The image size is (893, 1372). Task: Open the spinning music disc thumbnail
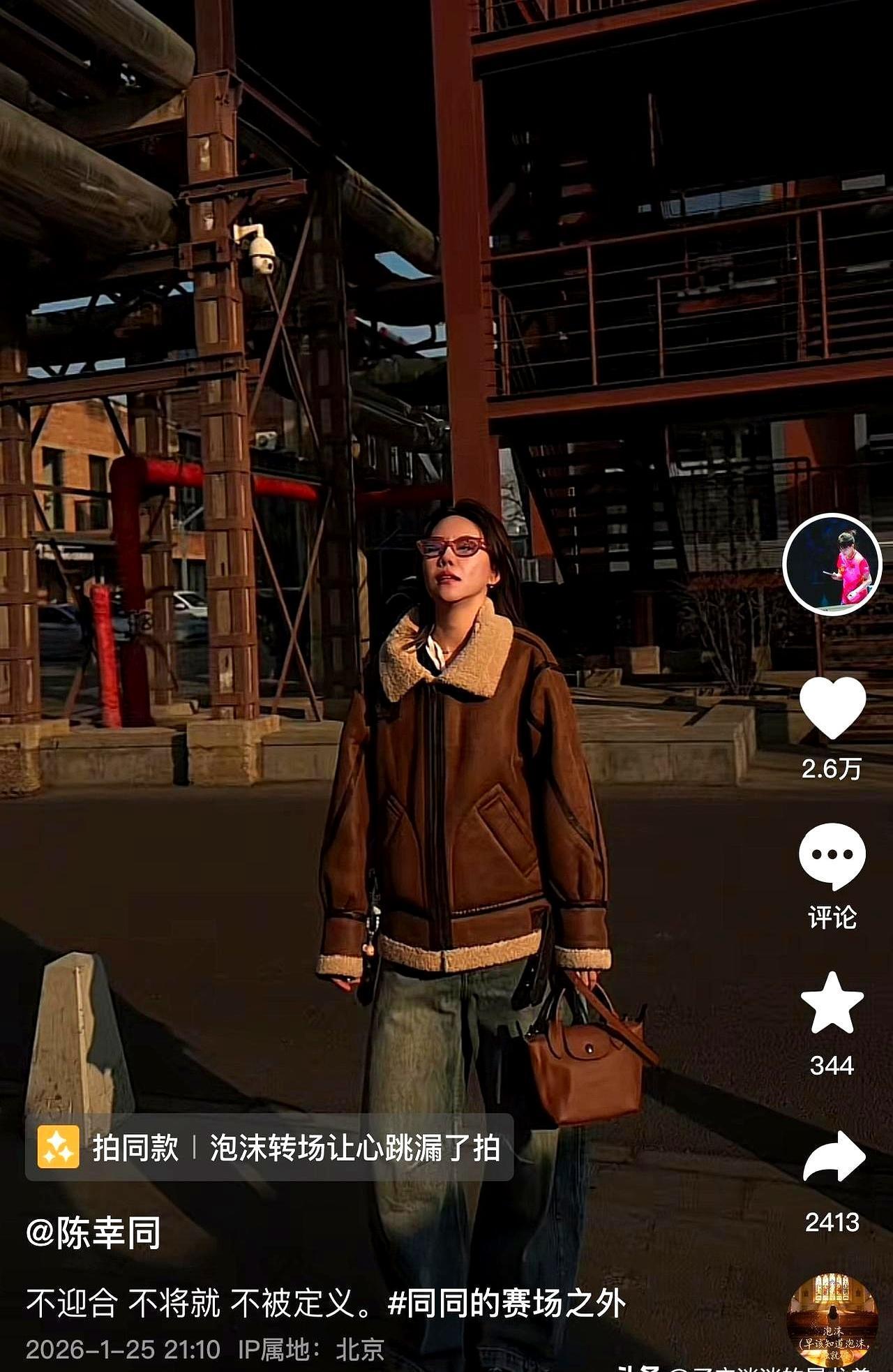coord(832,1319)
